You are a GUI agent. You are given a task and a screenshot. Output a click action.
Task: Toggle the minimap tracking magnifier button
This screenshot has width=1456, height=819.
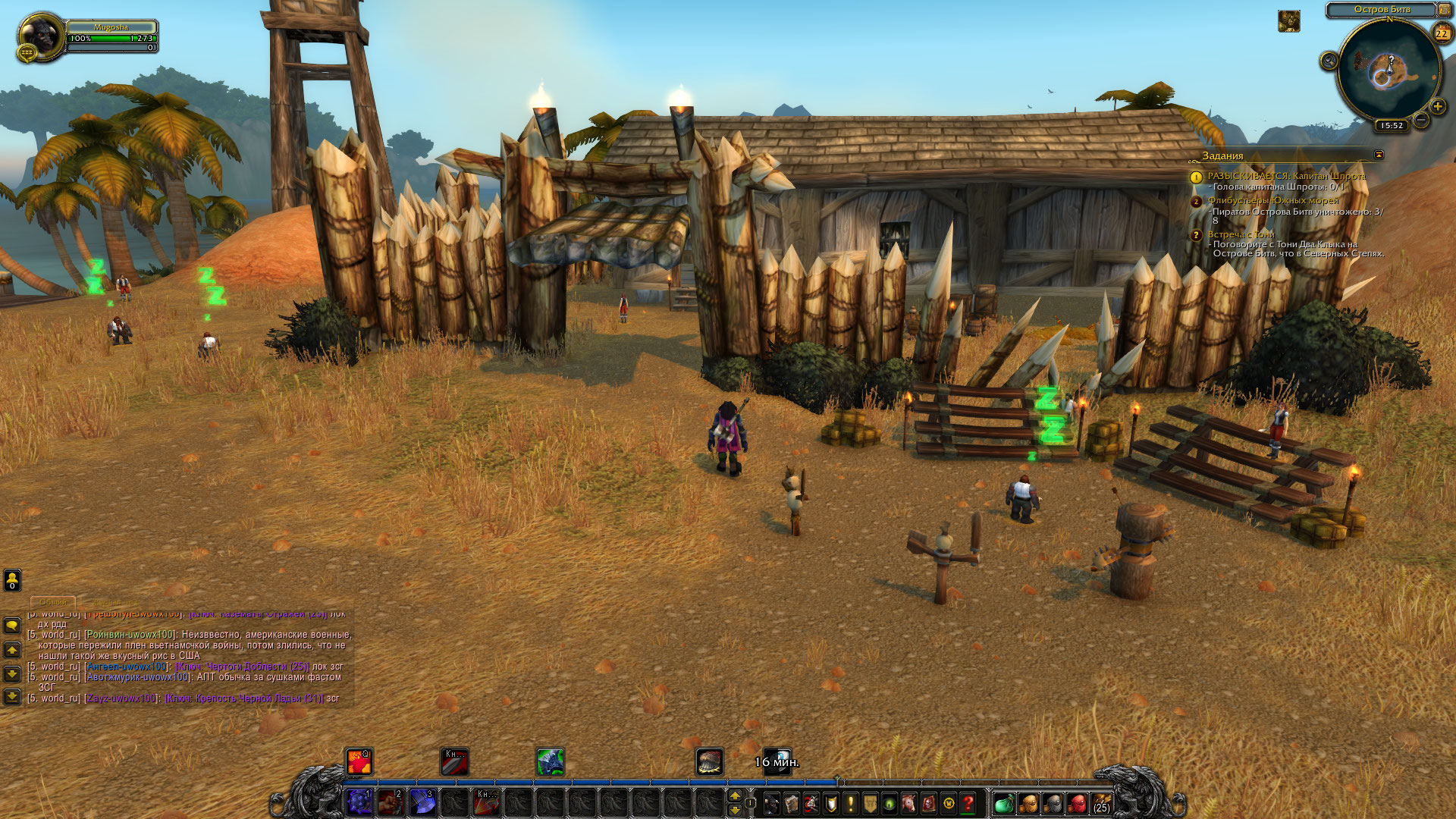coord(1329,61)
